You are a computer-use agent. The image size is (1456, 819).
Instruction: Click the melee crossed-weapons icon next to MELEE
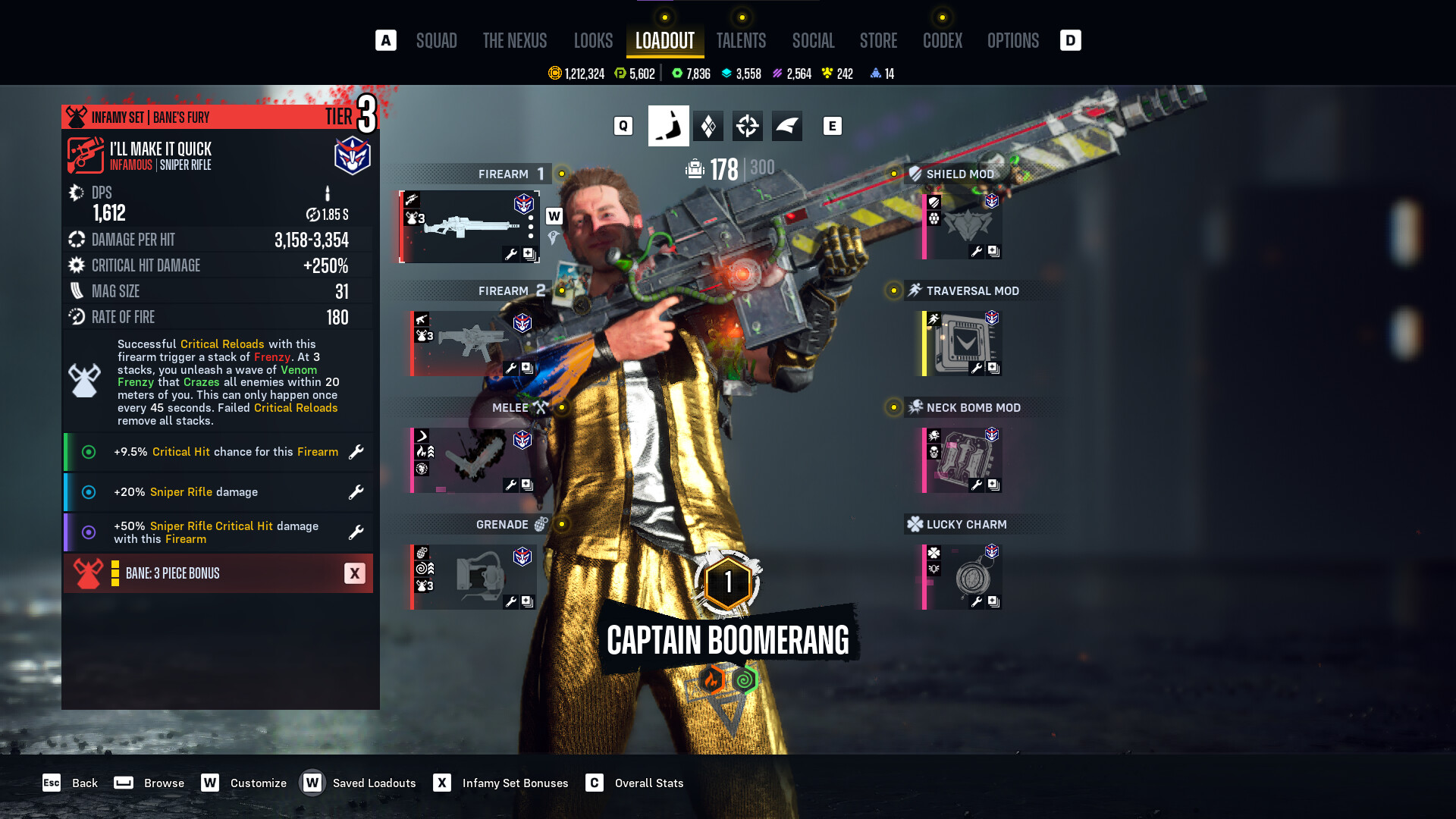click(x=539, y=407)
